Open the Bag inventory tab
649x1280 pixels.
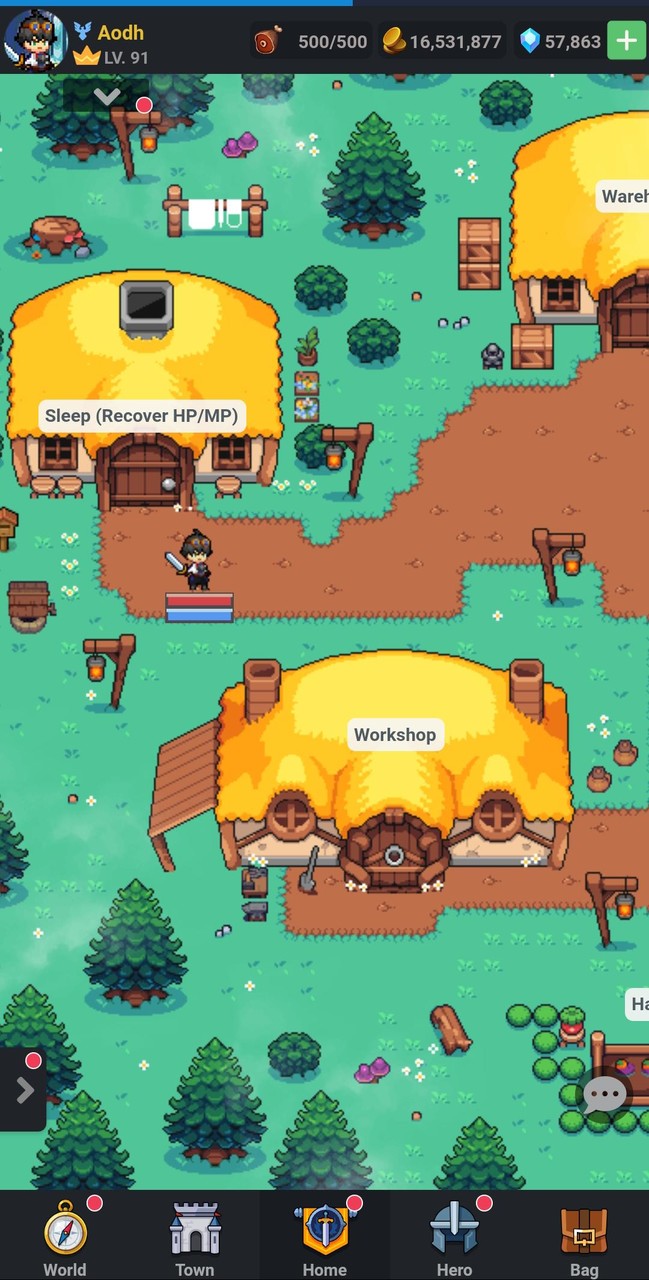(x=584, y=1239)
